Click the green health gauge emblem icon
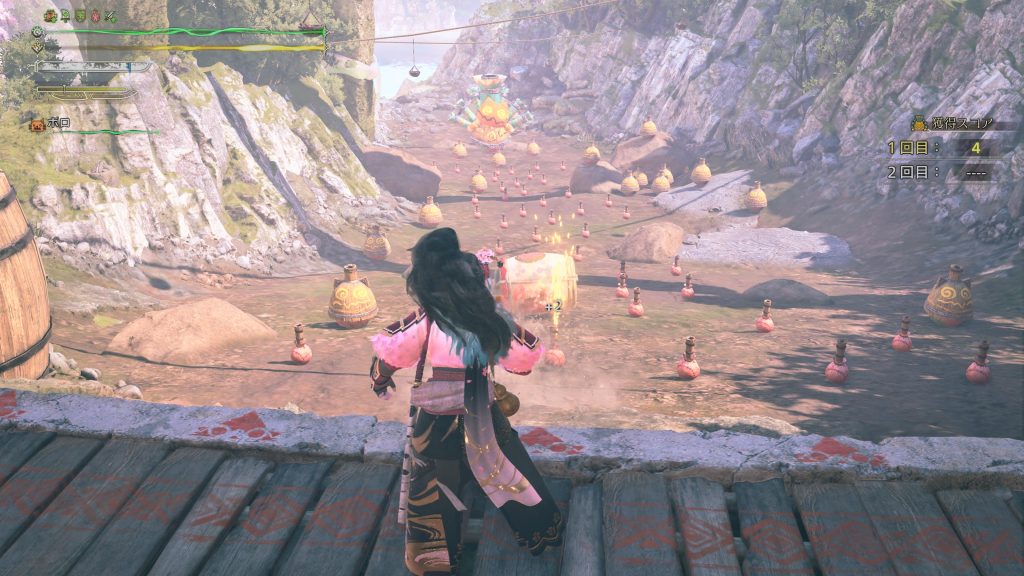 37,31
